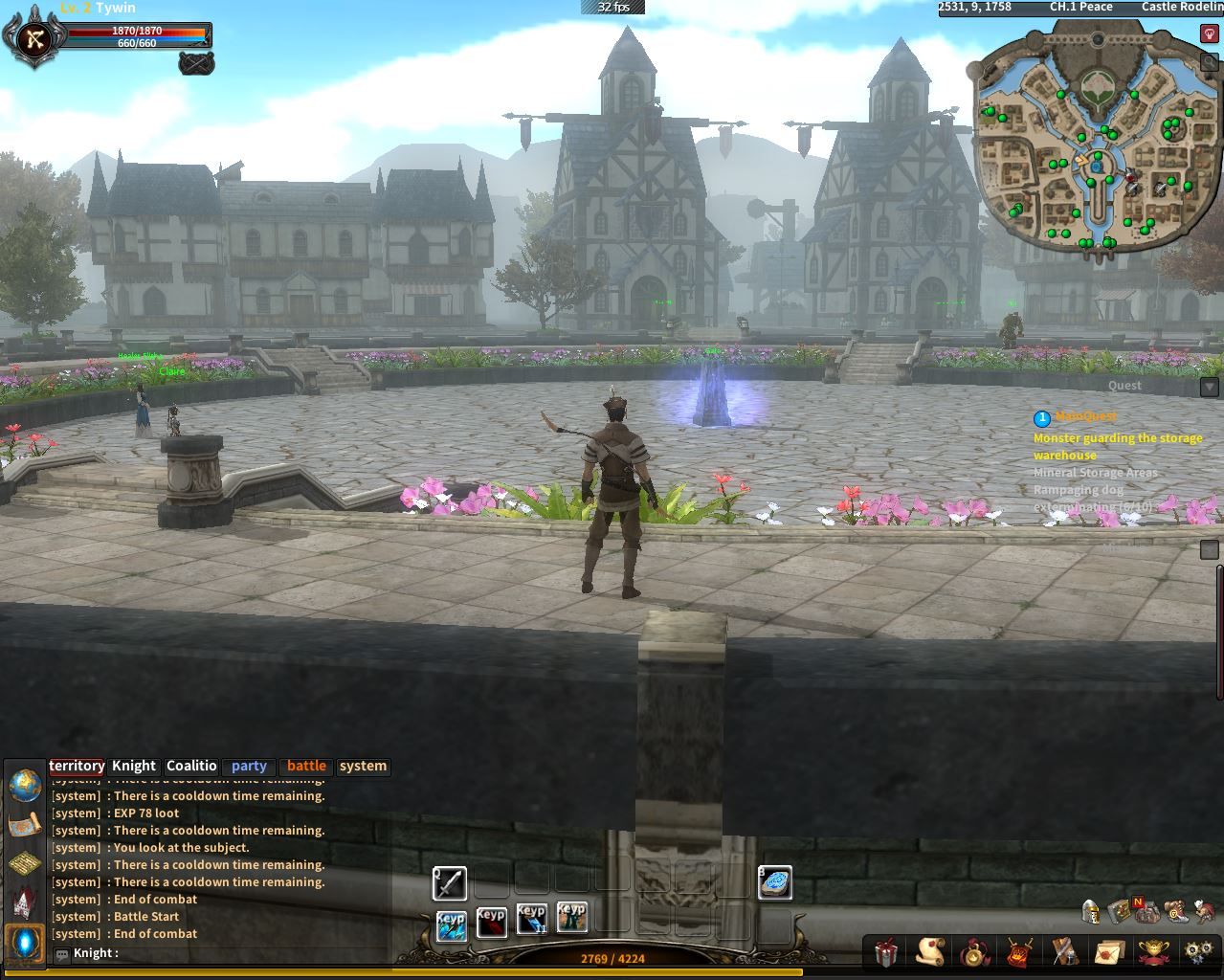Activate the blue lightning arrow skill
1224x980 pixels.
[452, 924]
